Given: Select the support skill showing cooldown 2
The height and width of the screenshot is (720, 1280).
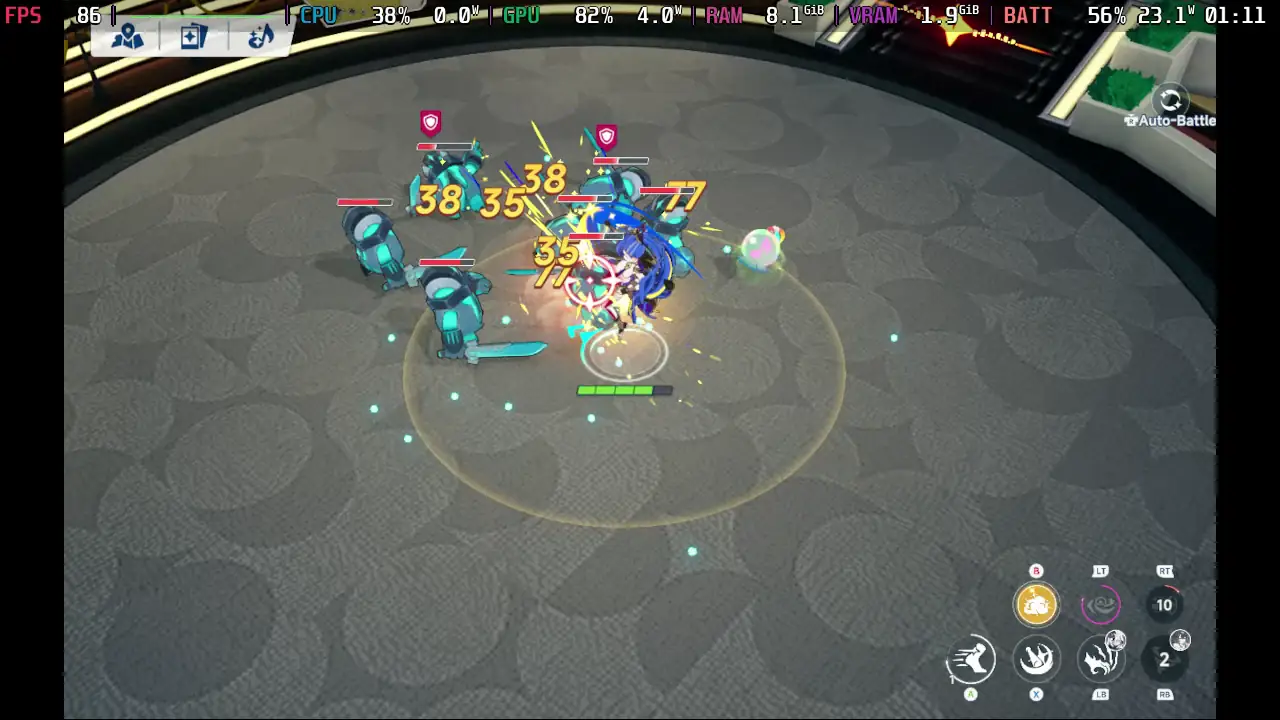Looking at the screenshot, I should (x=1164, y=659).
